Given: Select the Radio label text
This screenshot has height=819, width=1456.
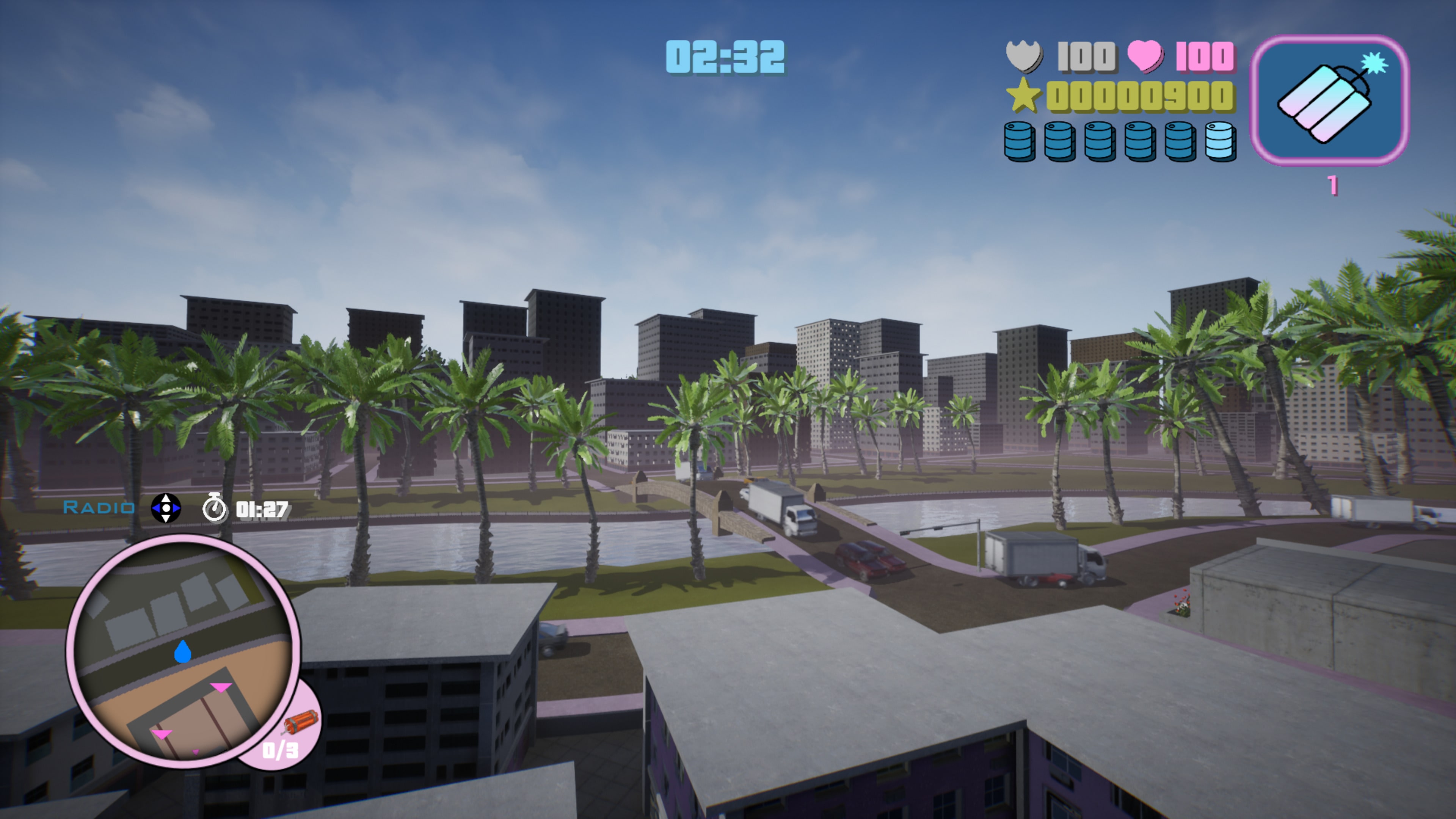Looking at the screenshot, I should click(x=99, y=508).
